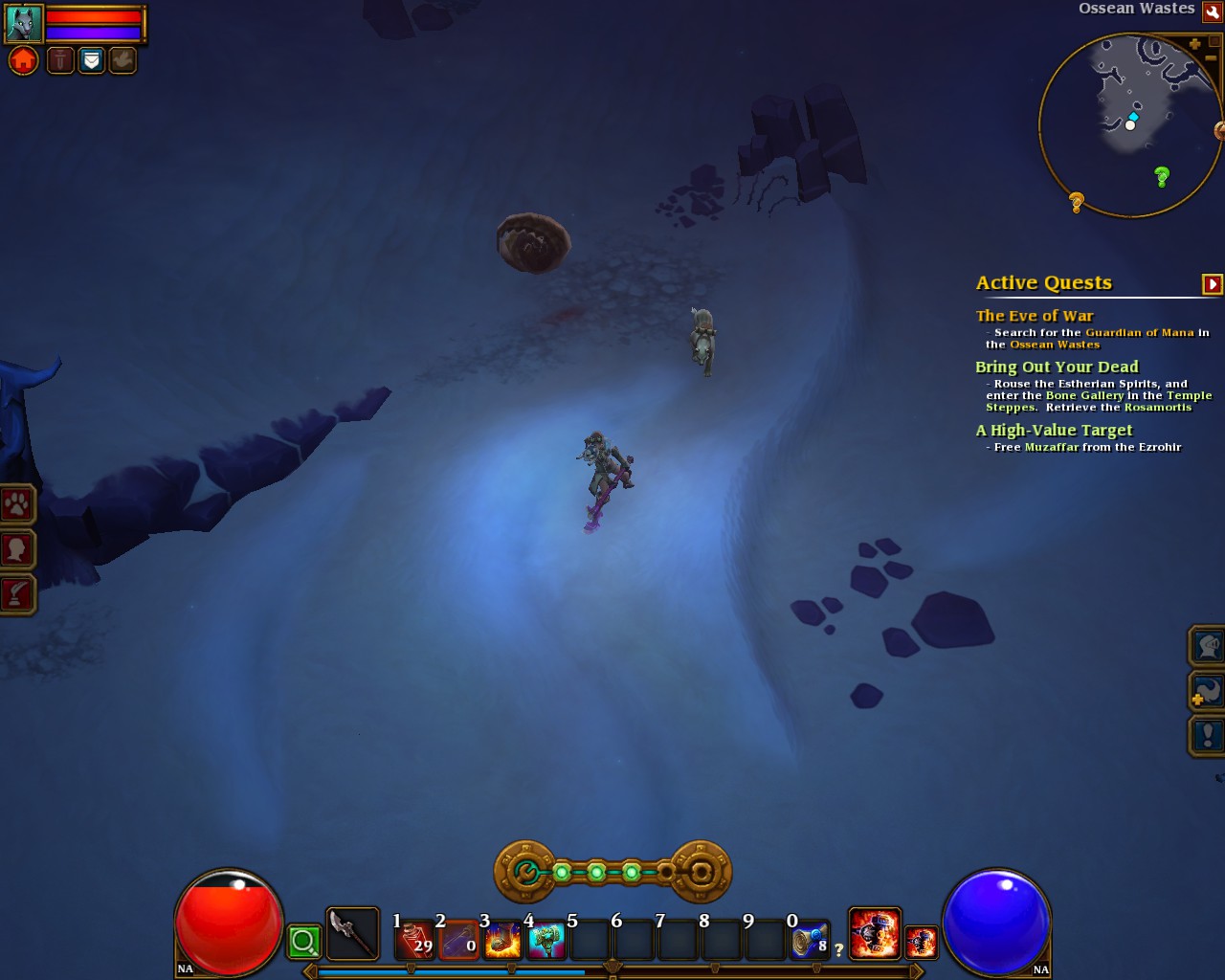Screen dimensions: 1225x980
Task: Send the pet to town with the house button
Action: [x=24, y=61]
